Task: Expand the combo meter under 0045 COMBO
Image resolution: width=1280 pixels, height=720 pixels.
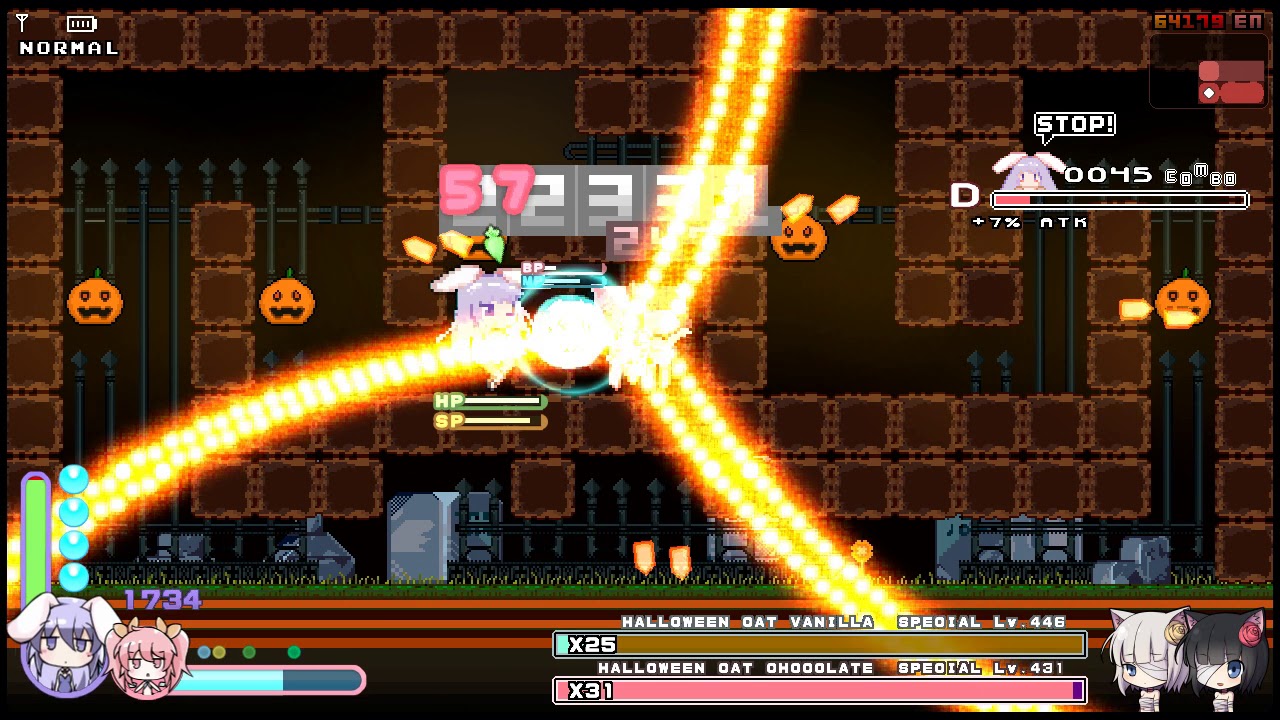Action: pos(1118,199)
